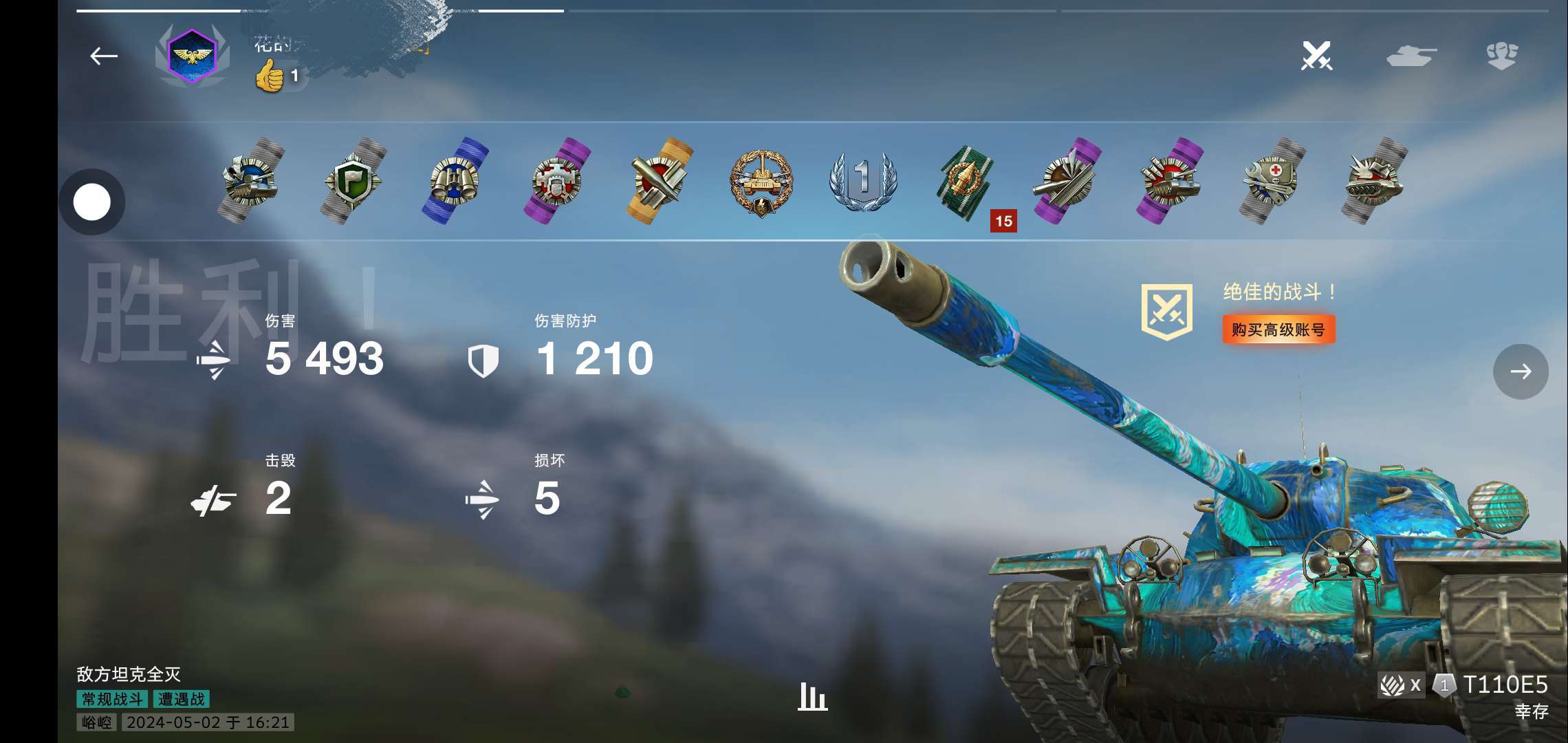Give a thumbs-up like to the player
The height and width of the screenshot is (743, 1568).
coord(270,75)
